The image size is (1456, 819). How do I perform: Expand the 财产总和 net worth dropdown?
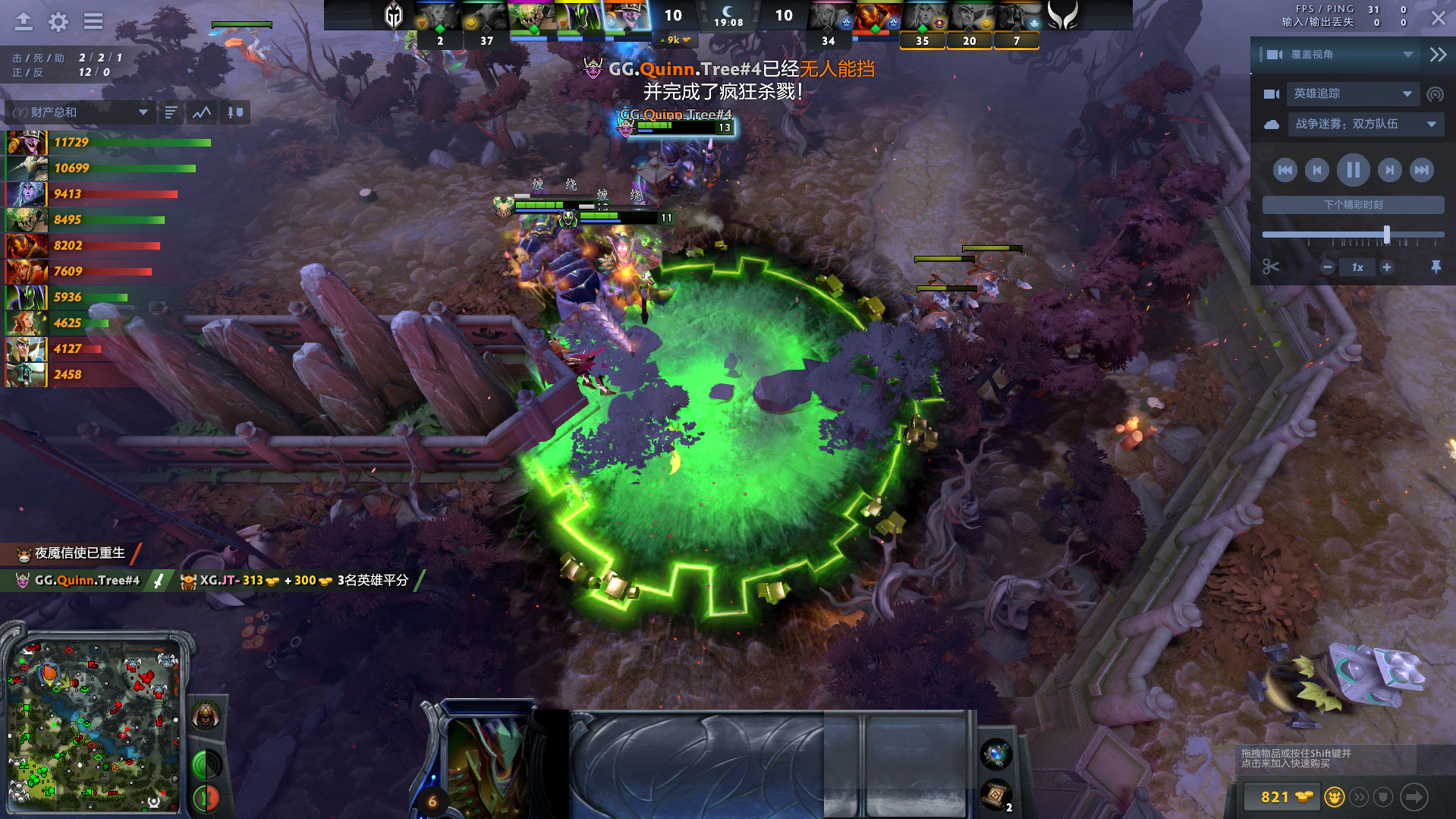point(143,112)
